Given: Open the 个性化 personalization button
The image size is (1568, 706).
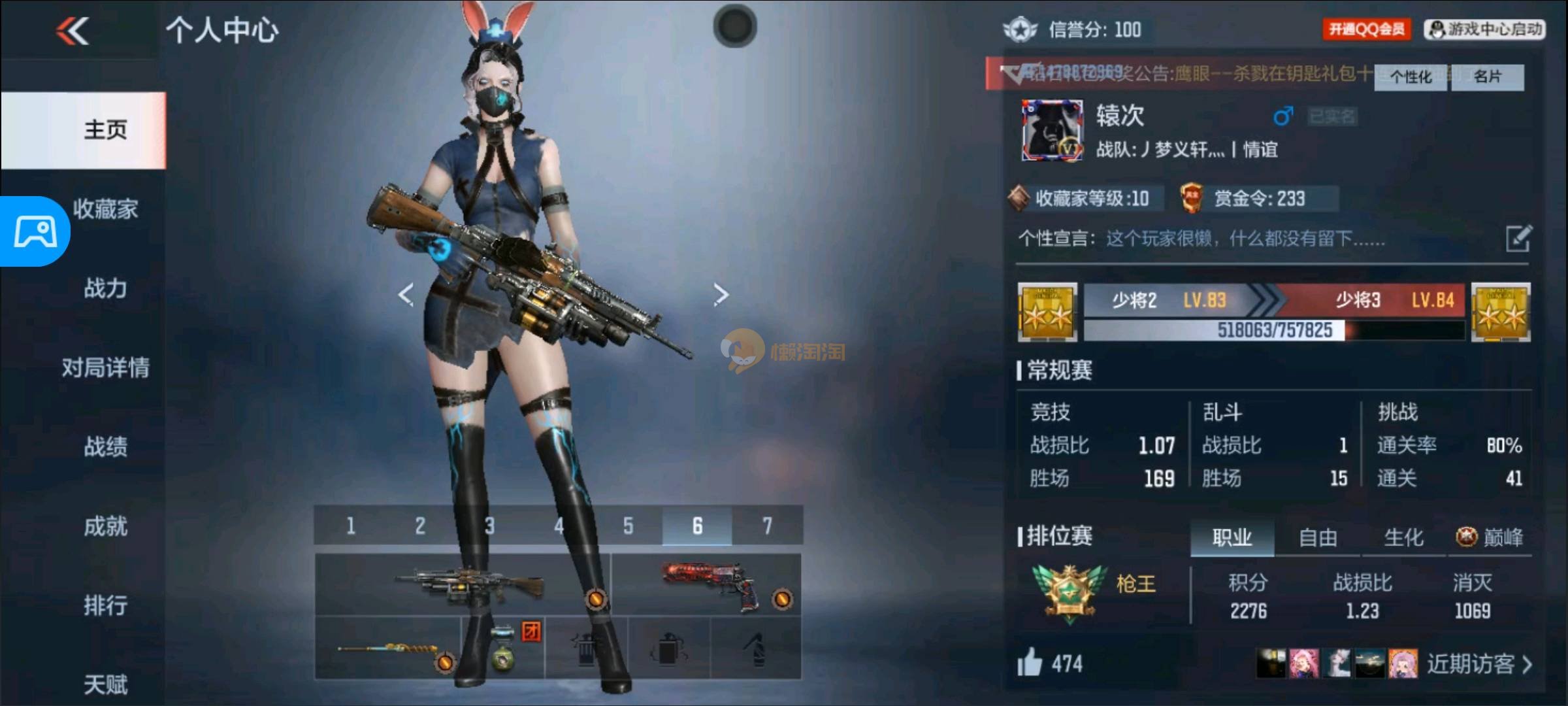Looking at the screenshot, I should tap(1410, 77).
